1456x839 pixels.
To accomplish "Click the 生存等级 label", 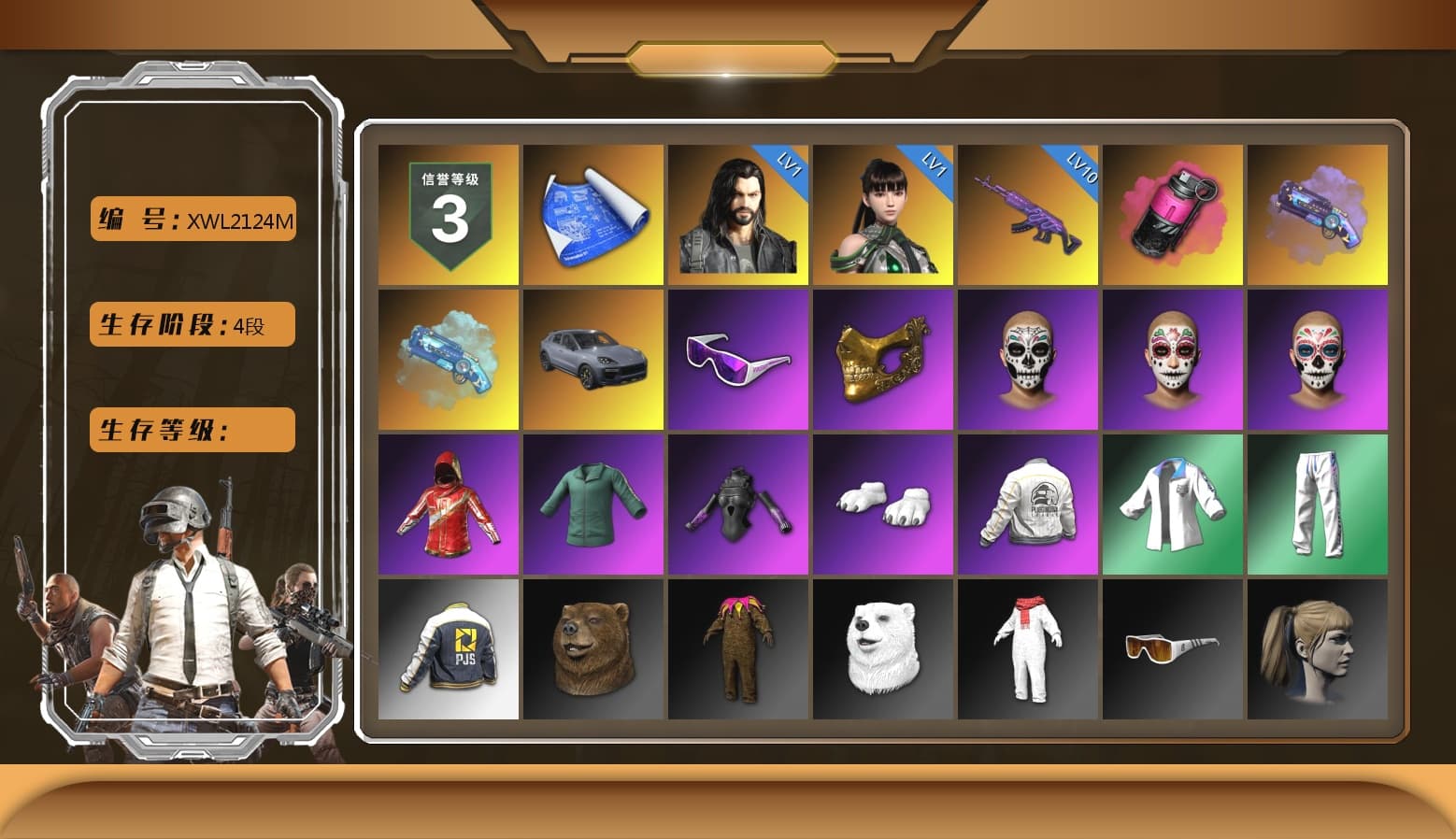I will coord(192,430).
